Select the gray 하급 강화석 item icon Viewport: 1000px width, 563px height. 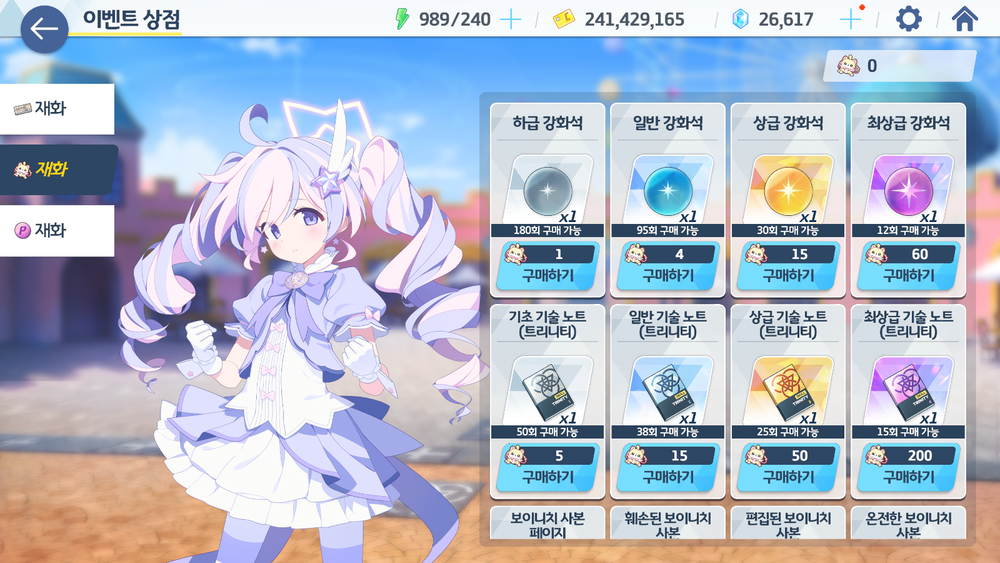click(546, 188)
